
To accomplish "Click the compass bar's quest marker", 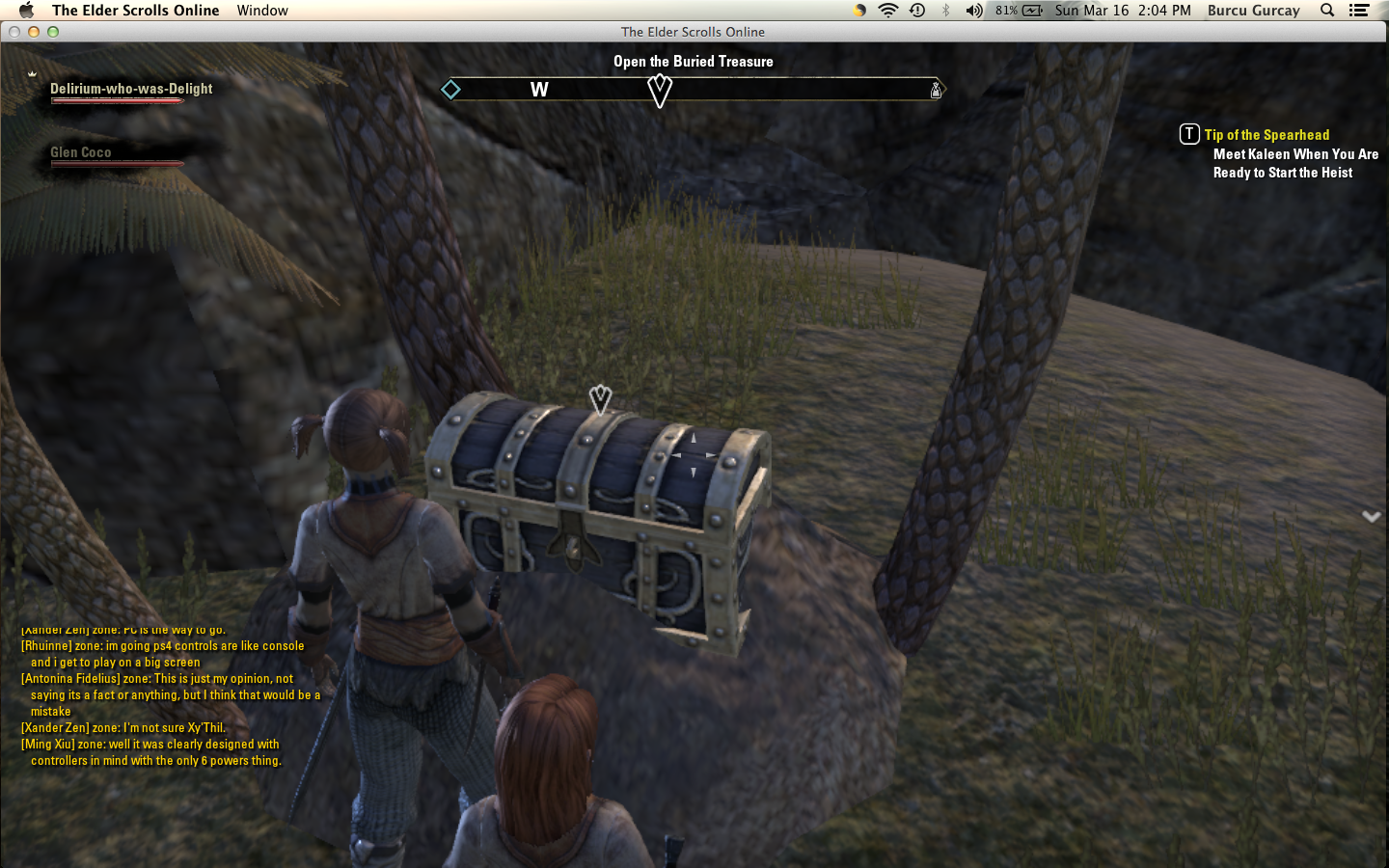I will [660, 91].
